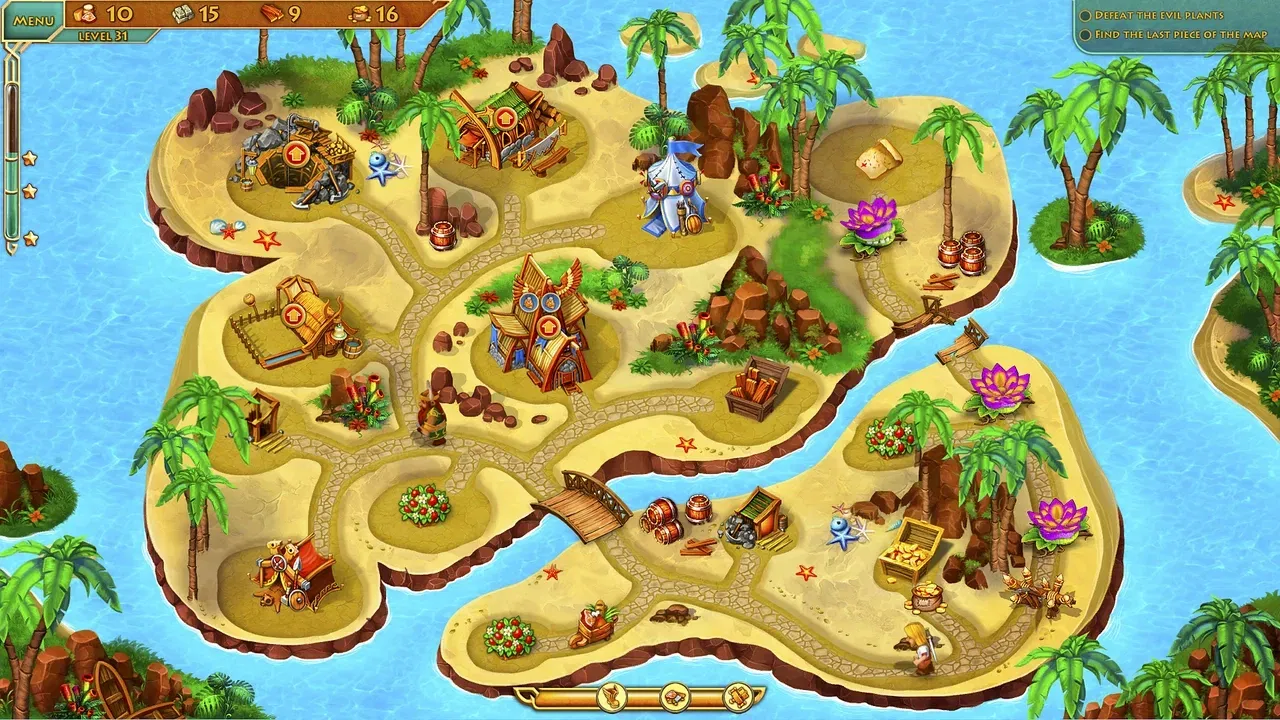This screenshot has height=720, width=1280.
Task: Open the Menu button
Action: tap(34, 20)
